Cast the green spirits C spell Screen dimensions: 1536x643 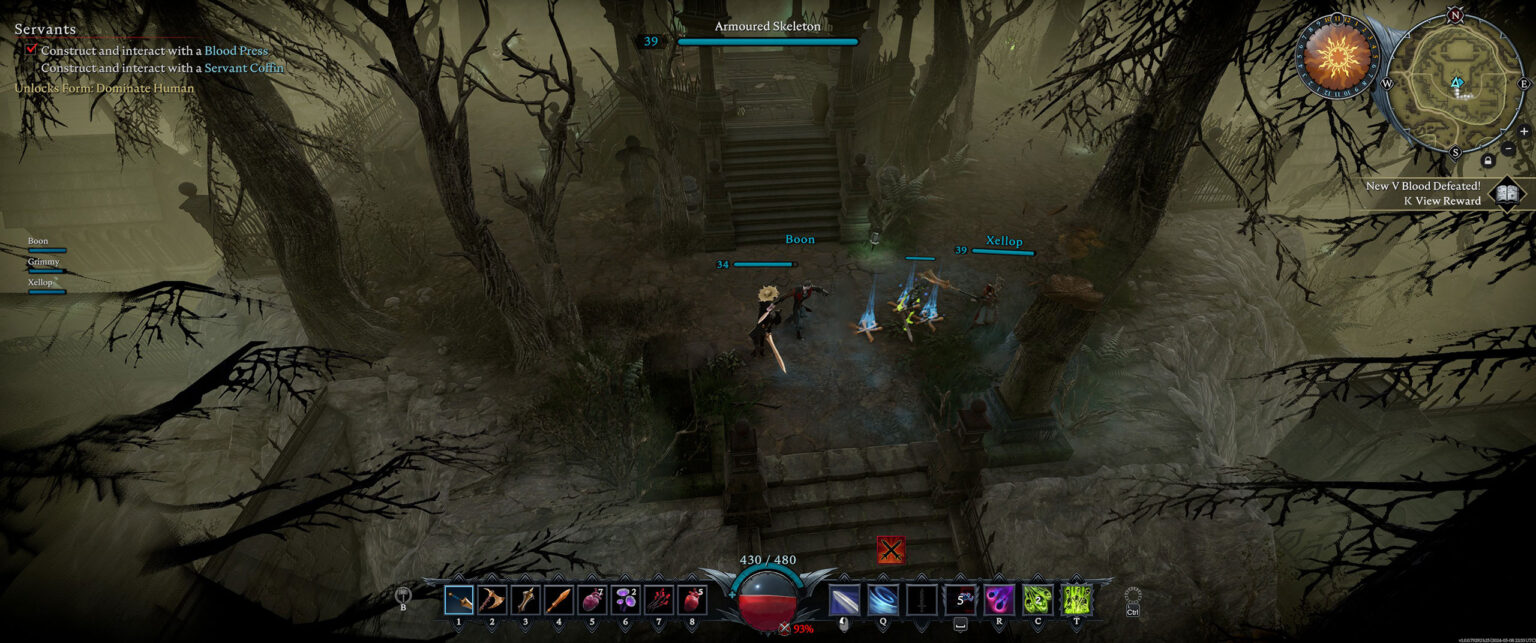[x=1038, y=599]
